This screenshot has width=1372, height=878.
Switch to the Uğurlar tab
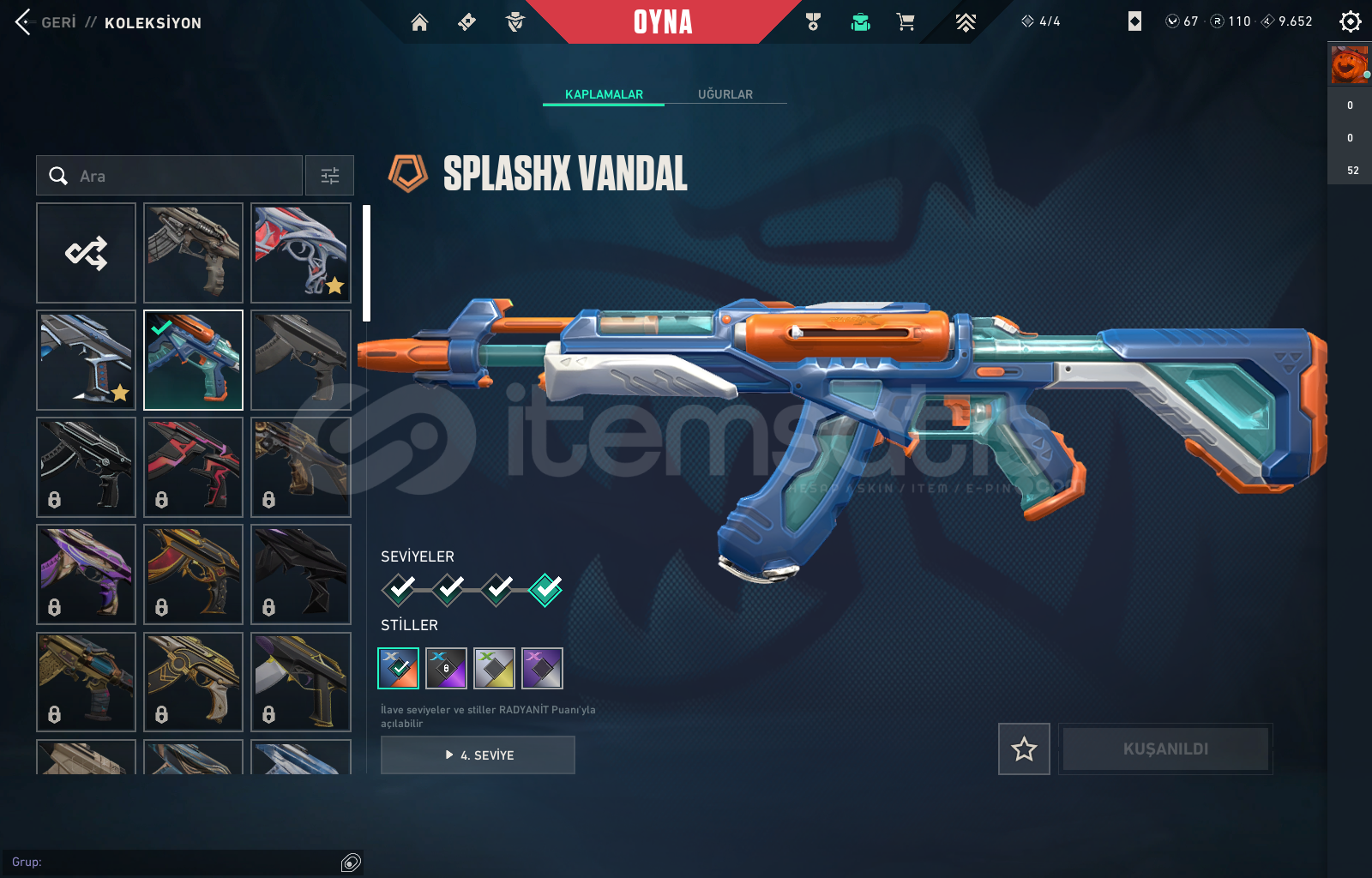pyautogui.click(x=725, y=94)
